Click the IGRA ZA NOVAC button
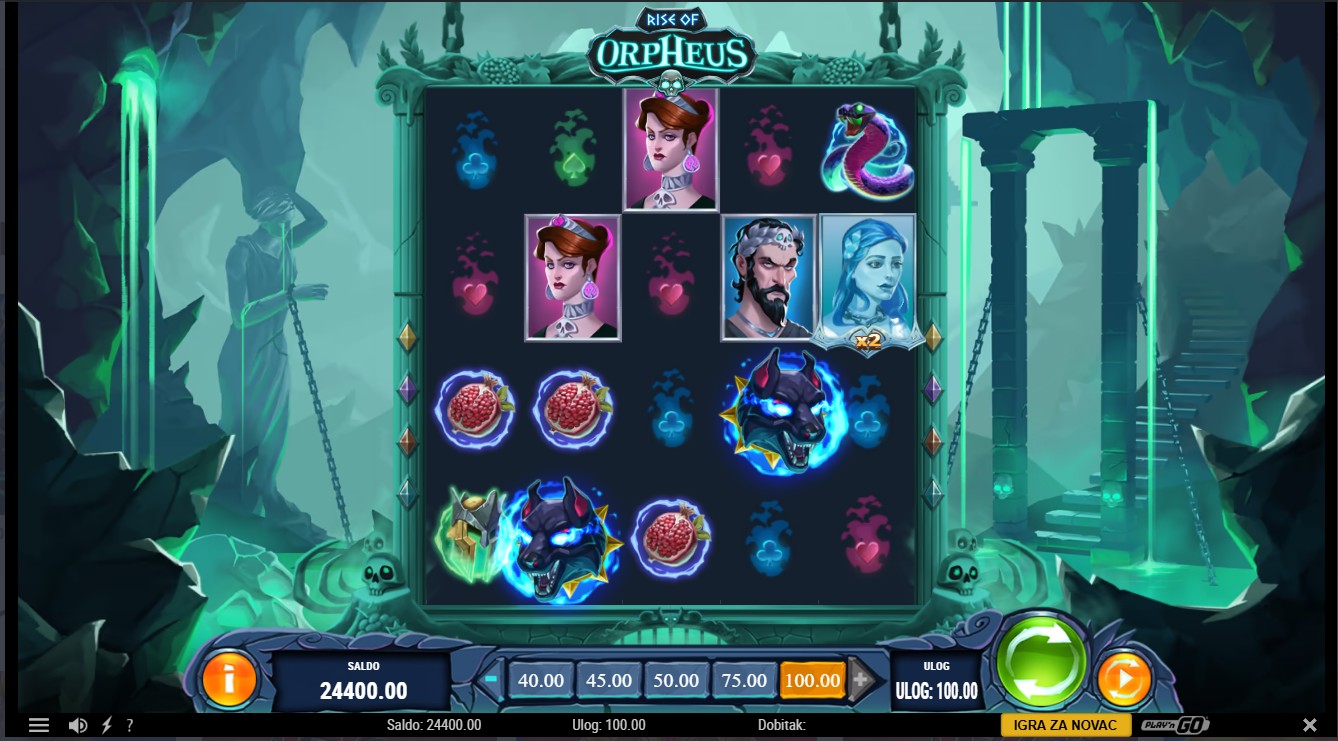The height and width of the screenshot is (741, 1338). pos(1066,725)
